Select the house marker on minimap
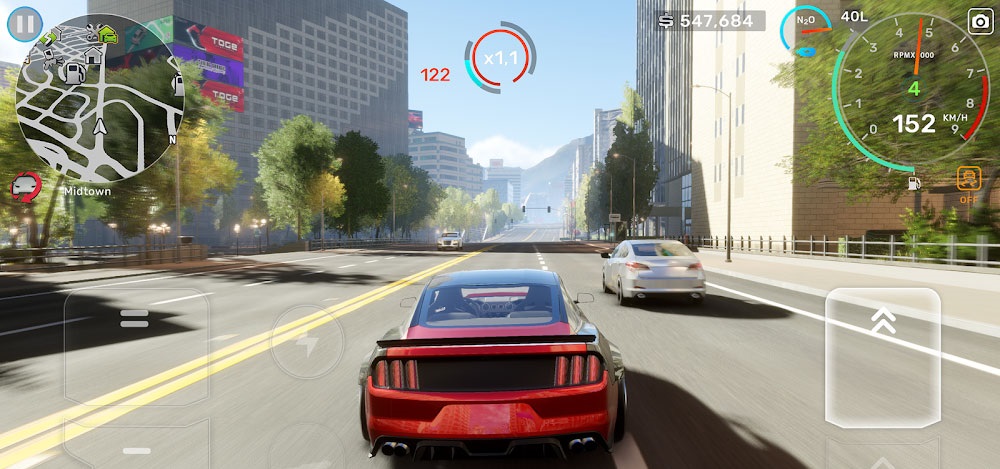The width and height of the screenshot is (1000, 469). coord(94,54)
